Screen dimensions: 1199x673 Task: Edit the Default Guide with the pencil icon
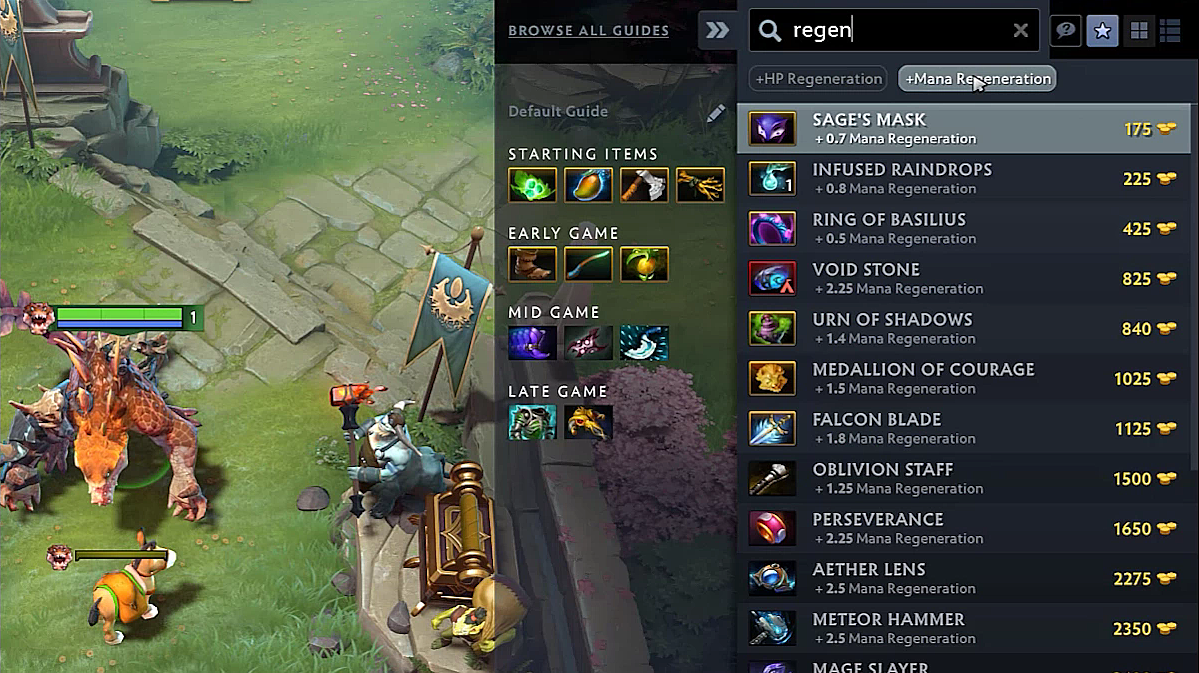[x=716, y=113]
